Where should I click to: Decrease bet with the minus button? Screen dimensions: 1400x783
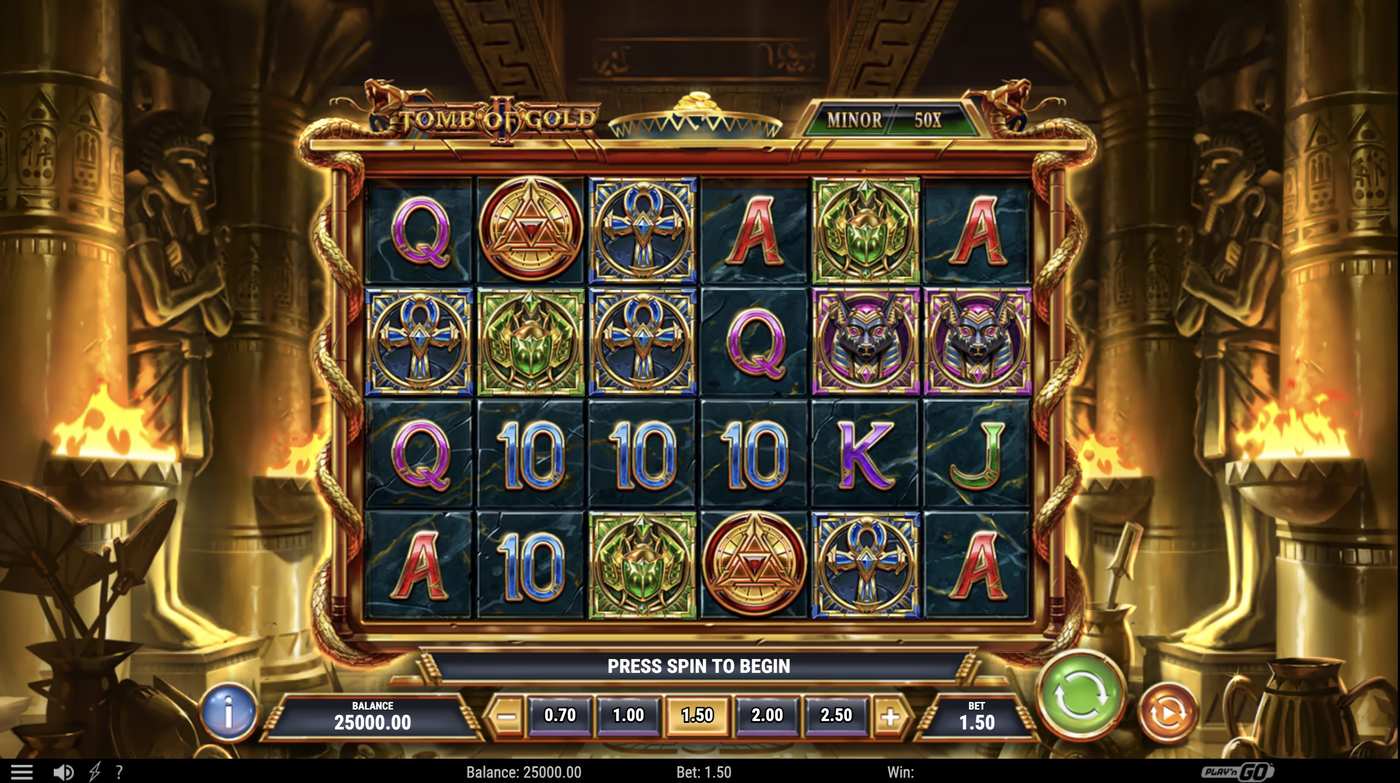pos(506,716)
